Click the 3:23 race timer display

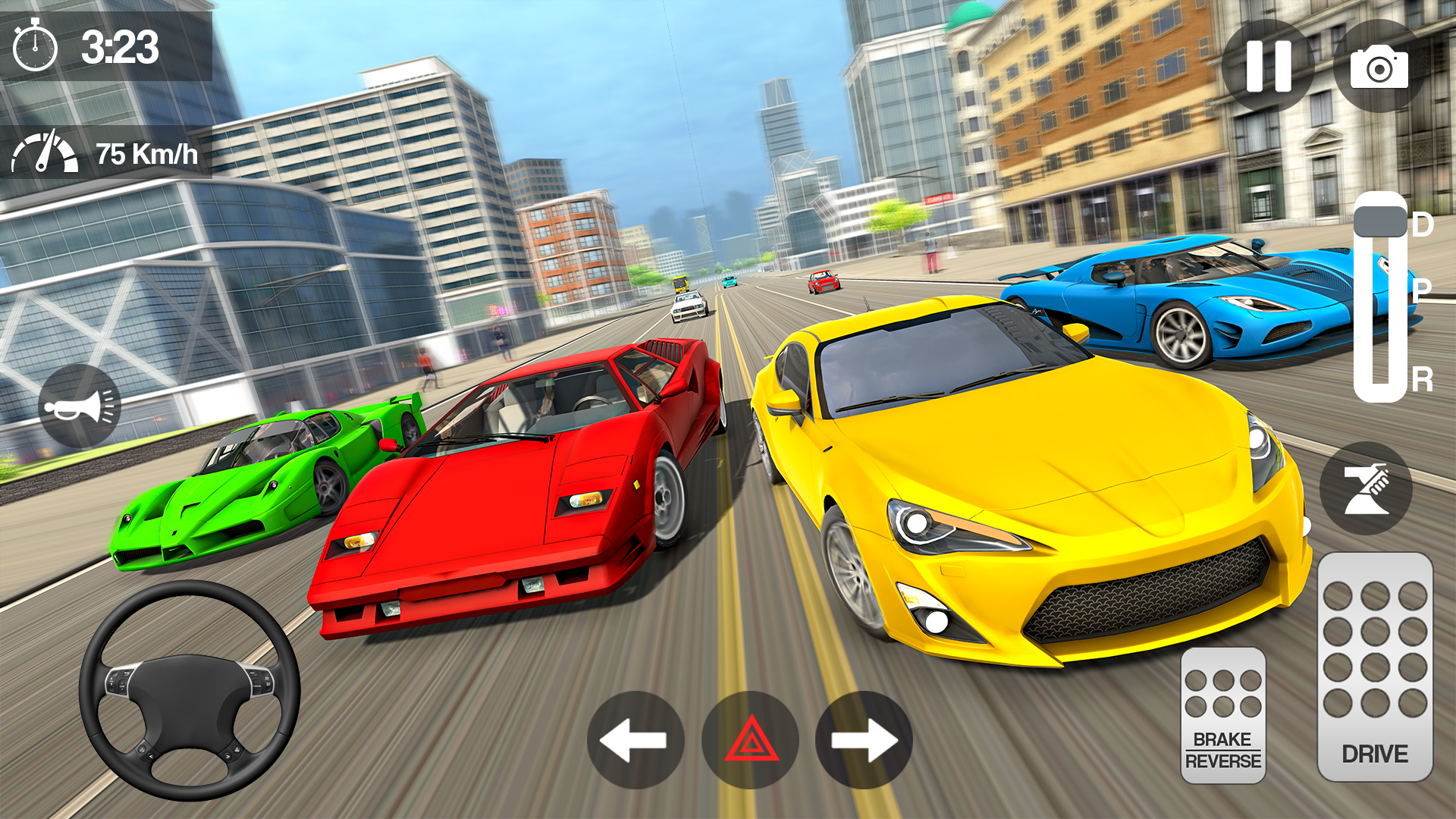click(118, 47)
